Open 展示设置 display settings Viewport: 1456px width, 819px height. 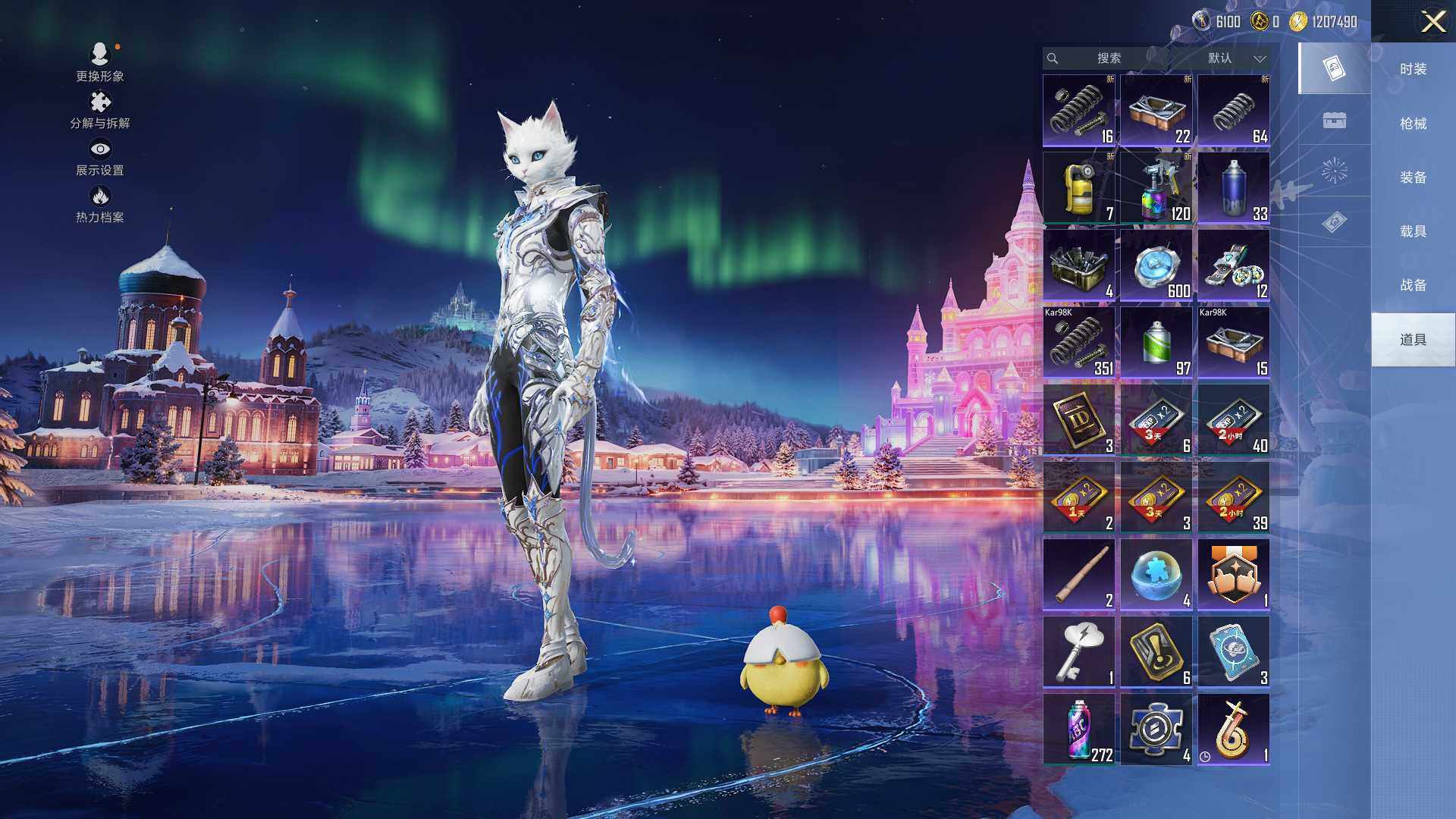coord(99,157)
